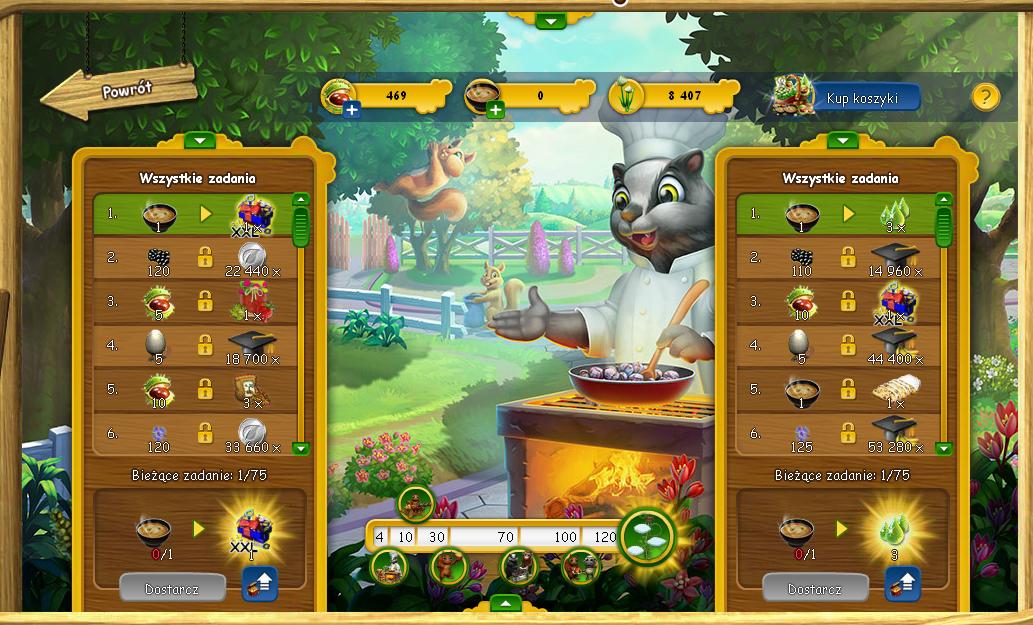Click the blue upload button on right panel
This screenshot has height=625, width=1033.
pyautogui.click(x=903, y=585)
